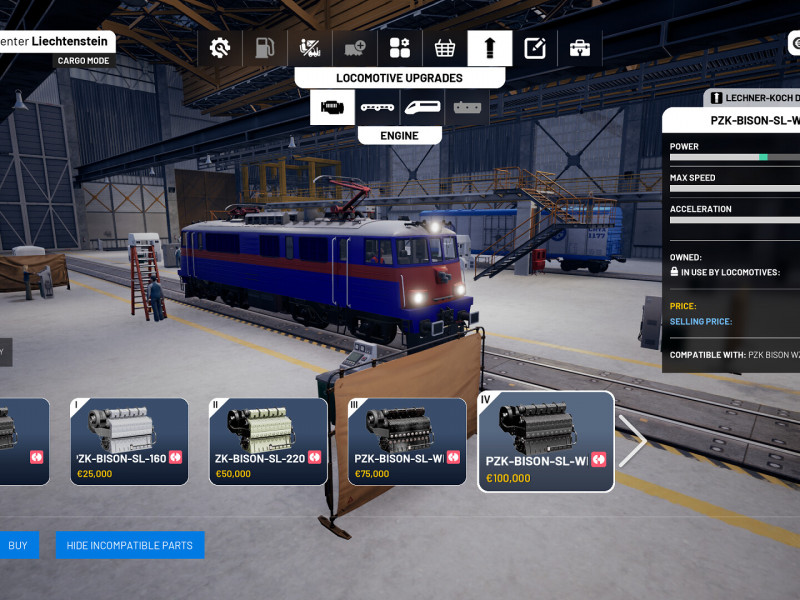
Task: Pick the €75,000 tier III engine card
Action: tap(407, 441)
